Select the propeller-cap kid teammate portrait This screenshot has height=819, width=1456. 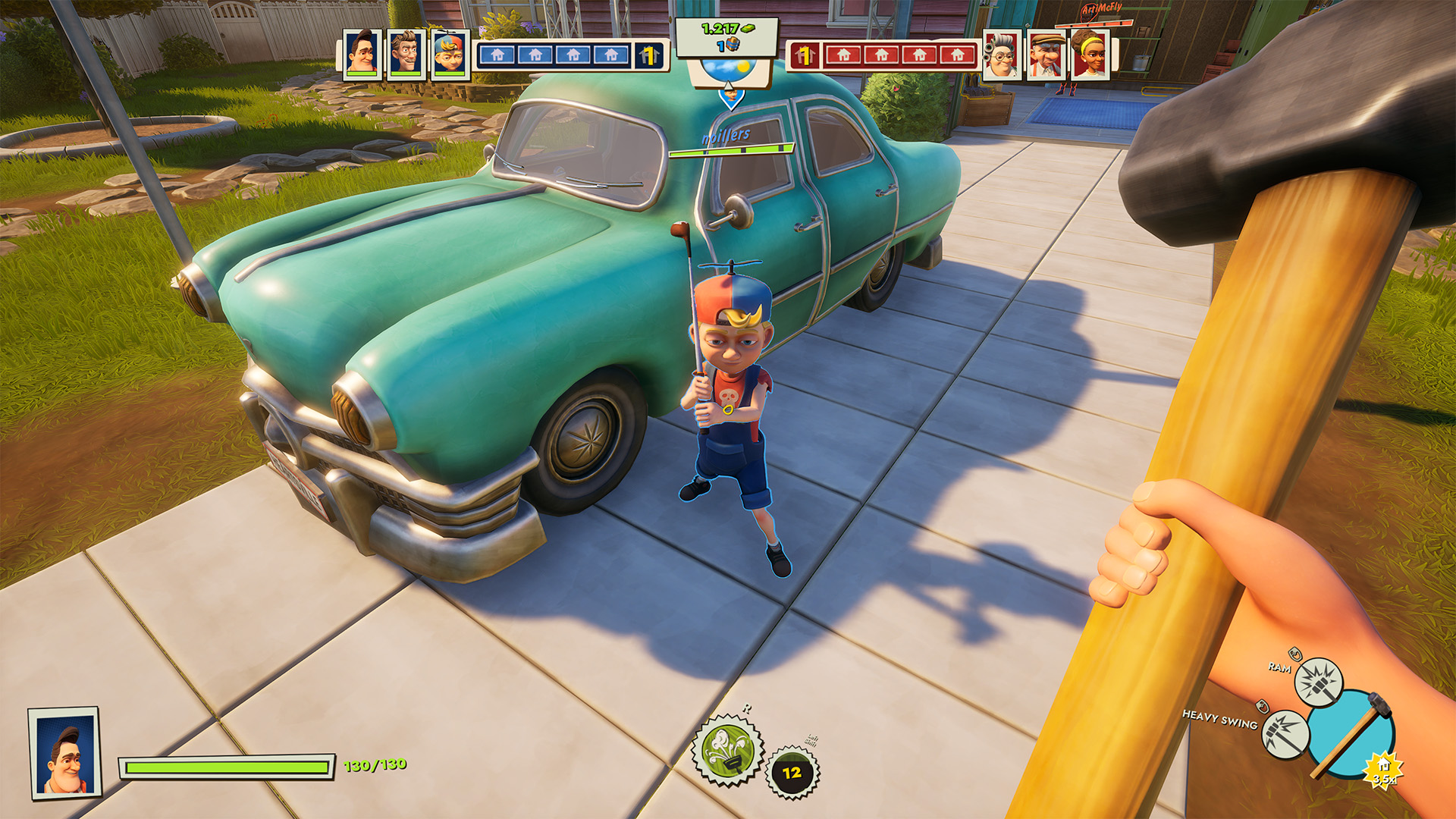coord(449,55)
